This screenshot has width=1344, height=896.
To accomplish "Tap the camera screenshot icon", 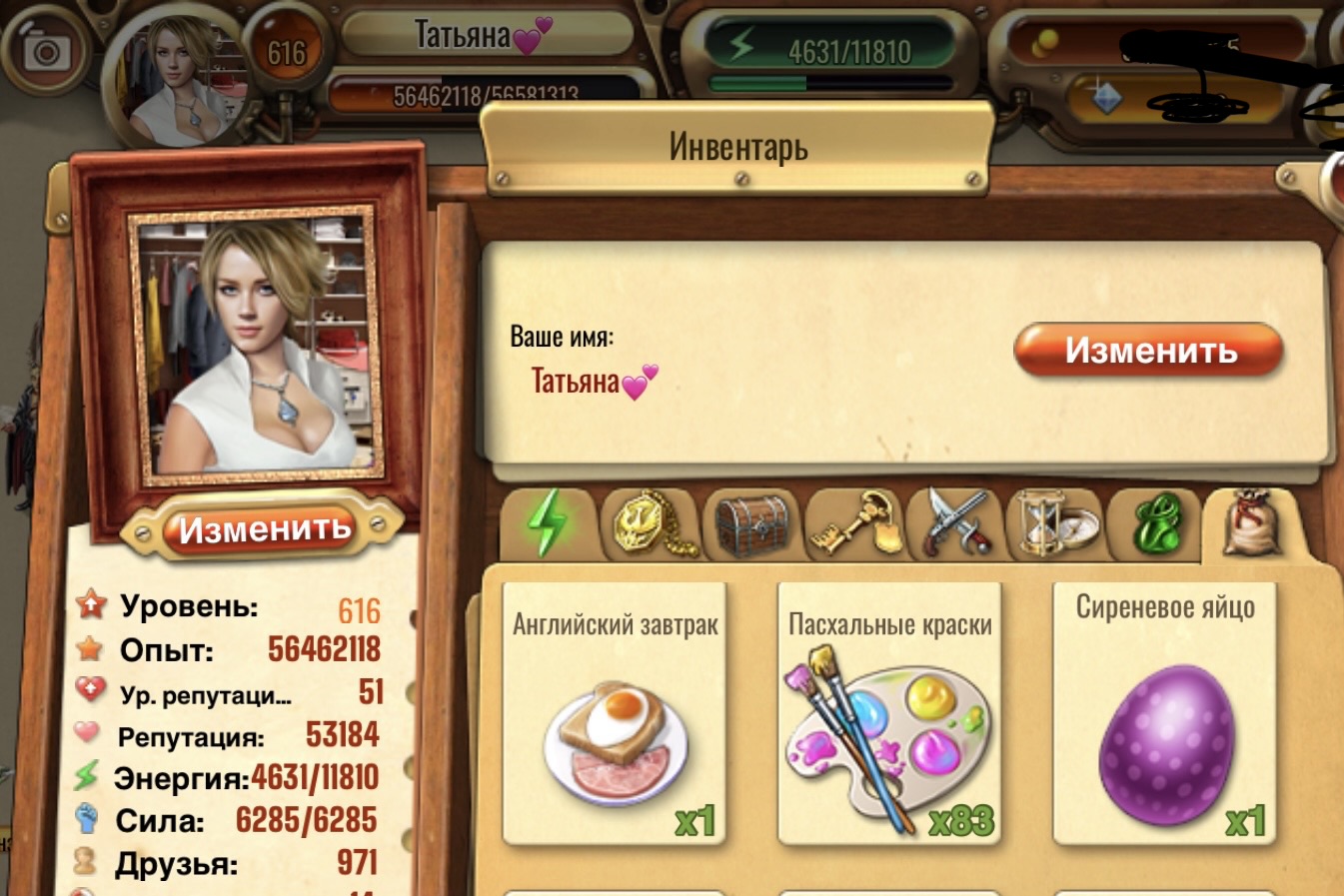I will point(45,51).
